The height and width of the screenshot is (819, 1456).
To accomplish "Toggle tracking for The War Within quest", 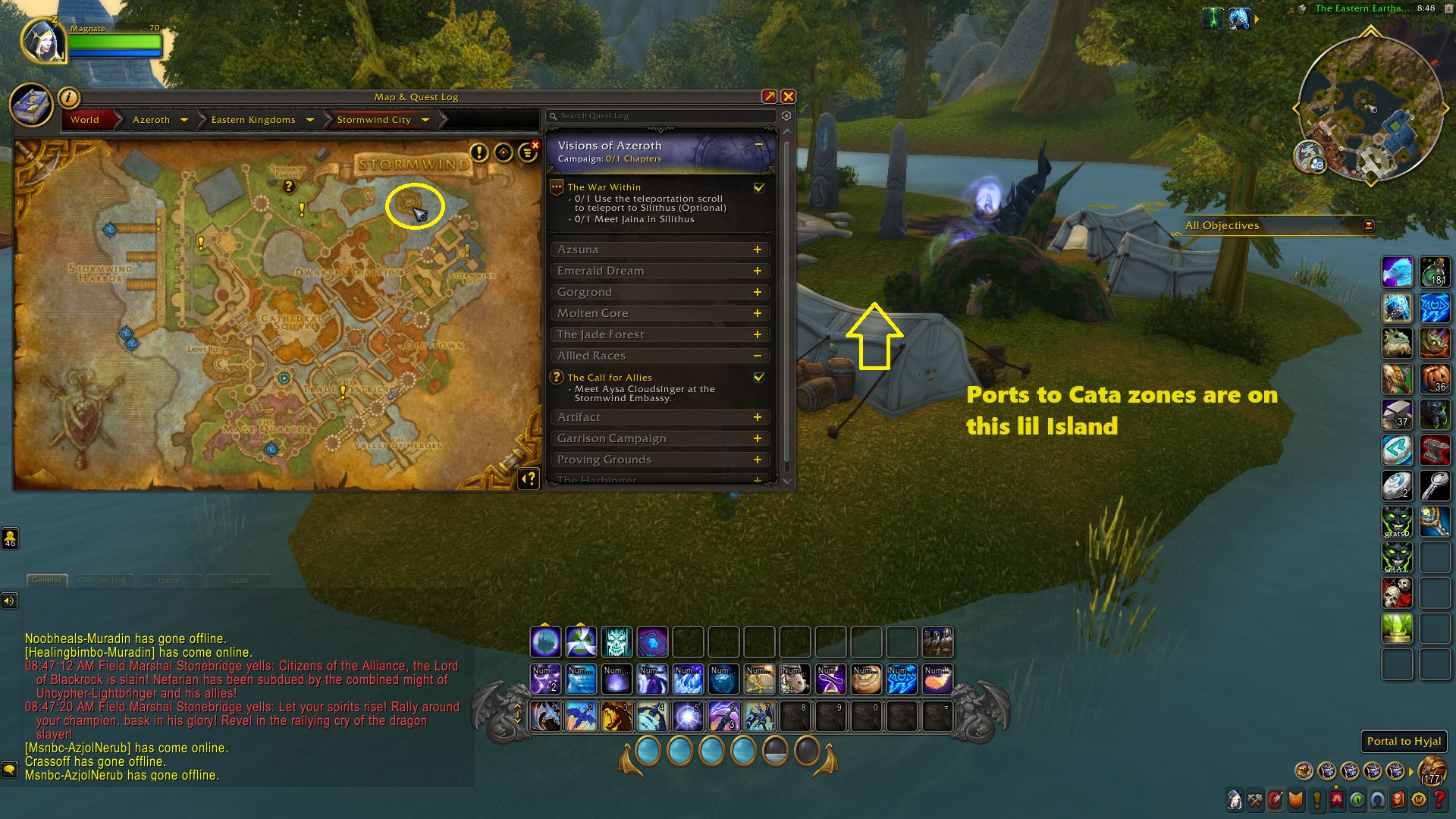I will tap(758, 187).
